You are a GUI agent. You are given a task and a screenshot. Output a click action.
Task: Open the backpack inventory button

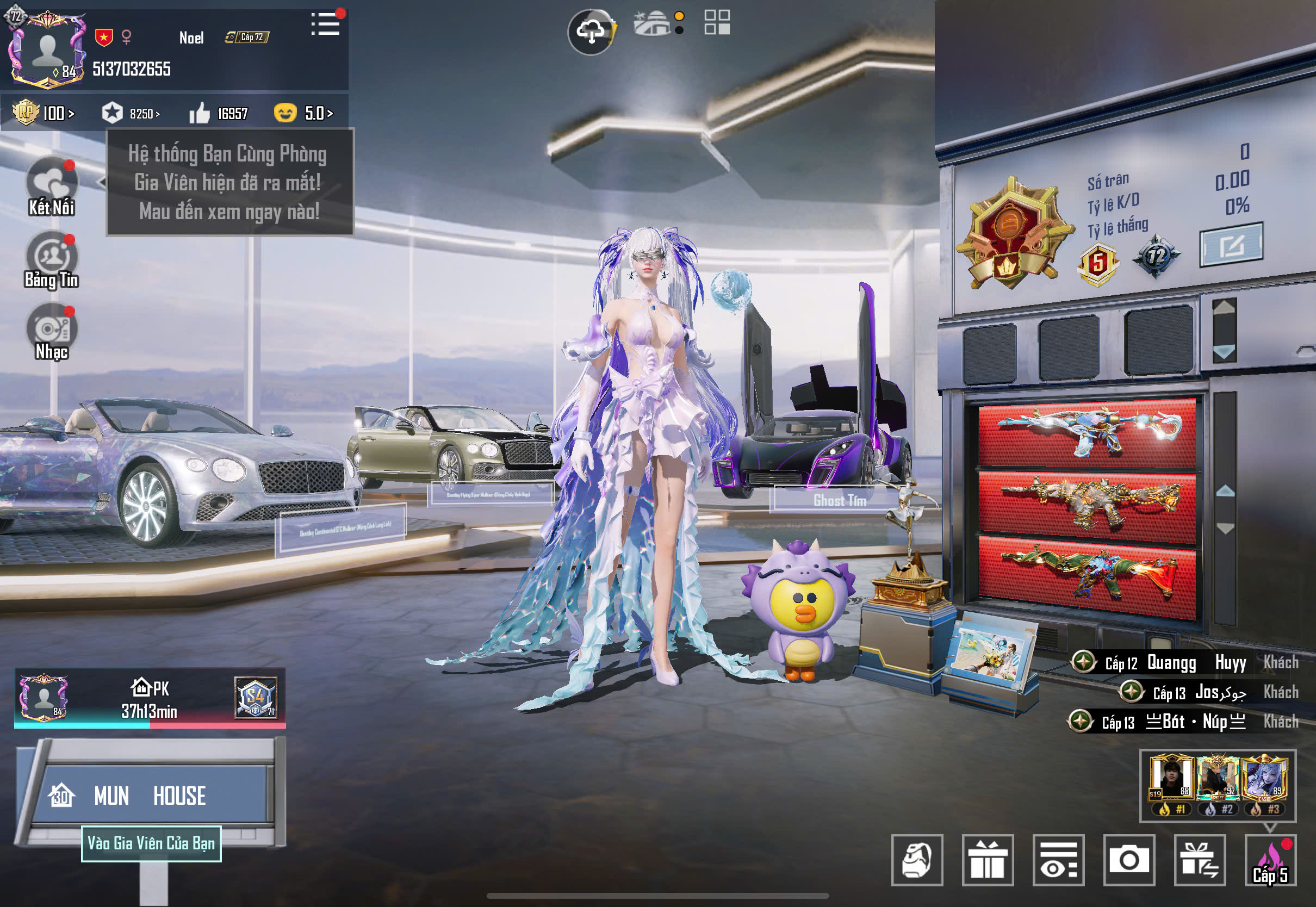pyautogui.click(x=916, y=860)
